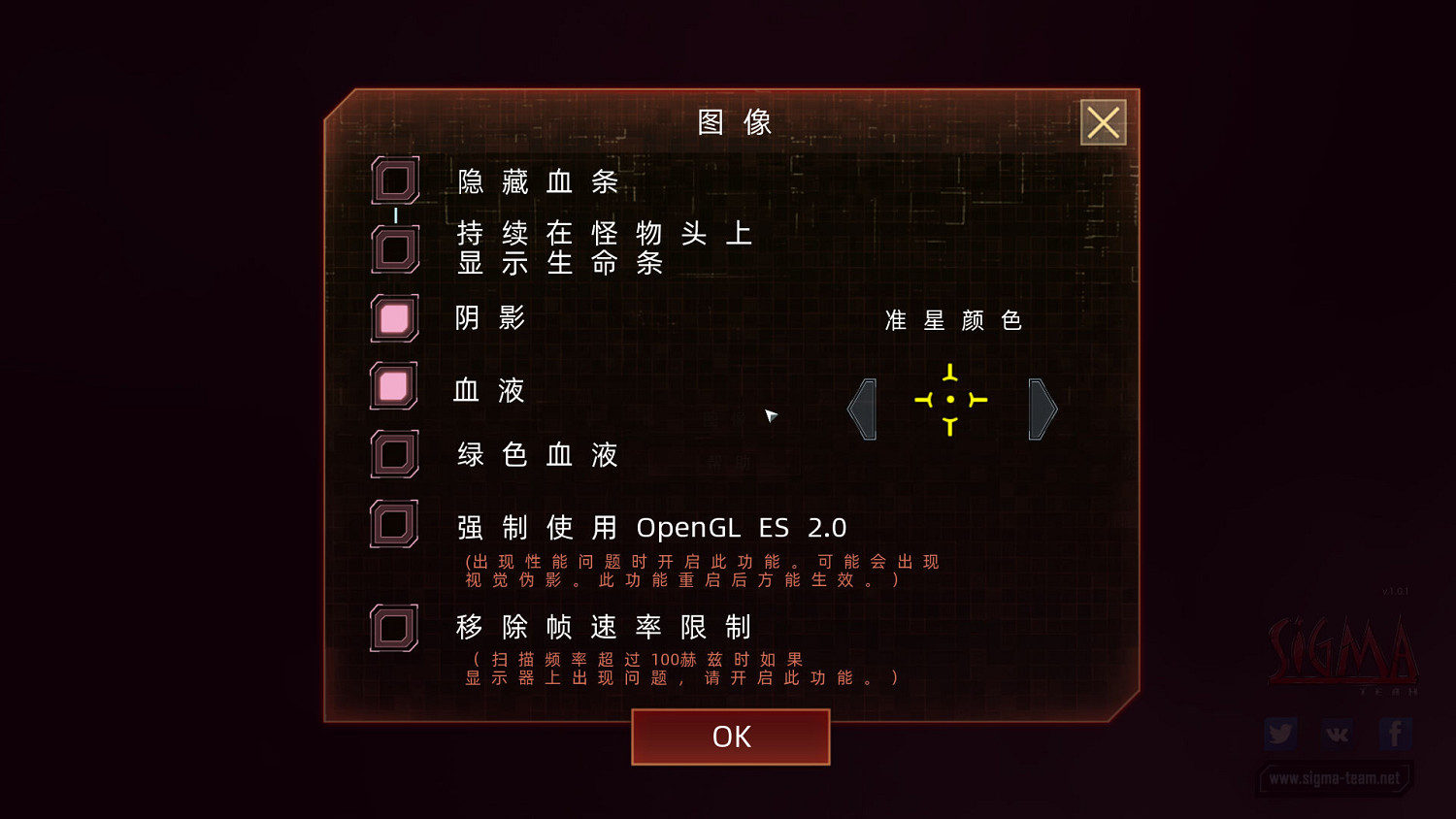Enable 强制使用 OpenGL ES 2.0
Screen dimensions: 1456x819
pos(394,525)
